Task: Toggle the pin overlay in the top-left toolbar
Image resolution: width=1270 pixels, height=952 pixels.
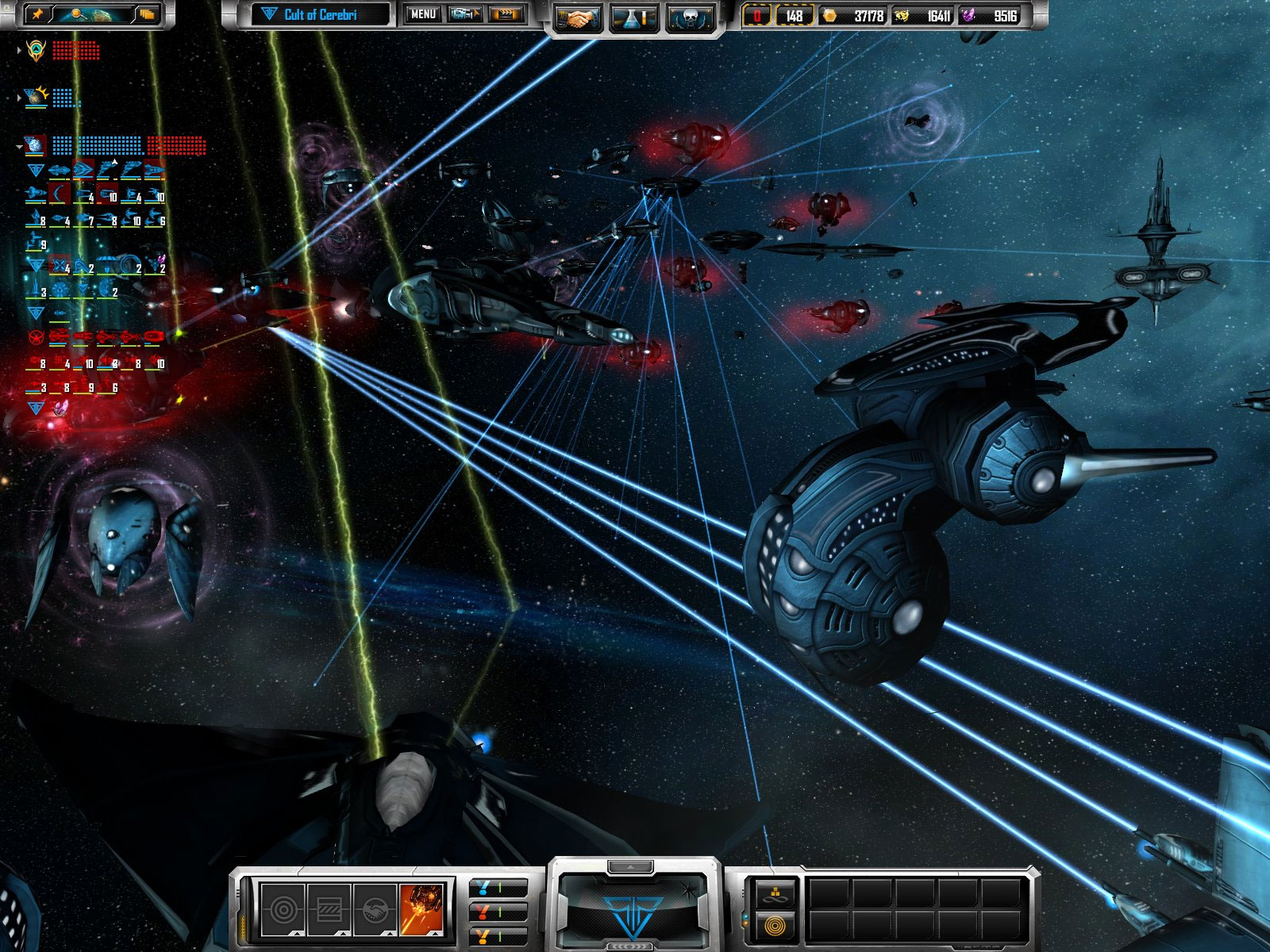Action: point(38,14)
